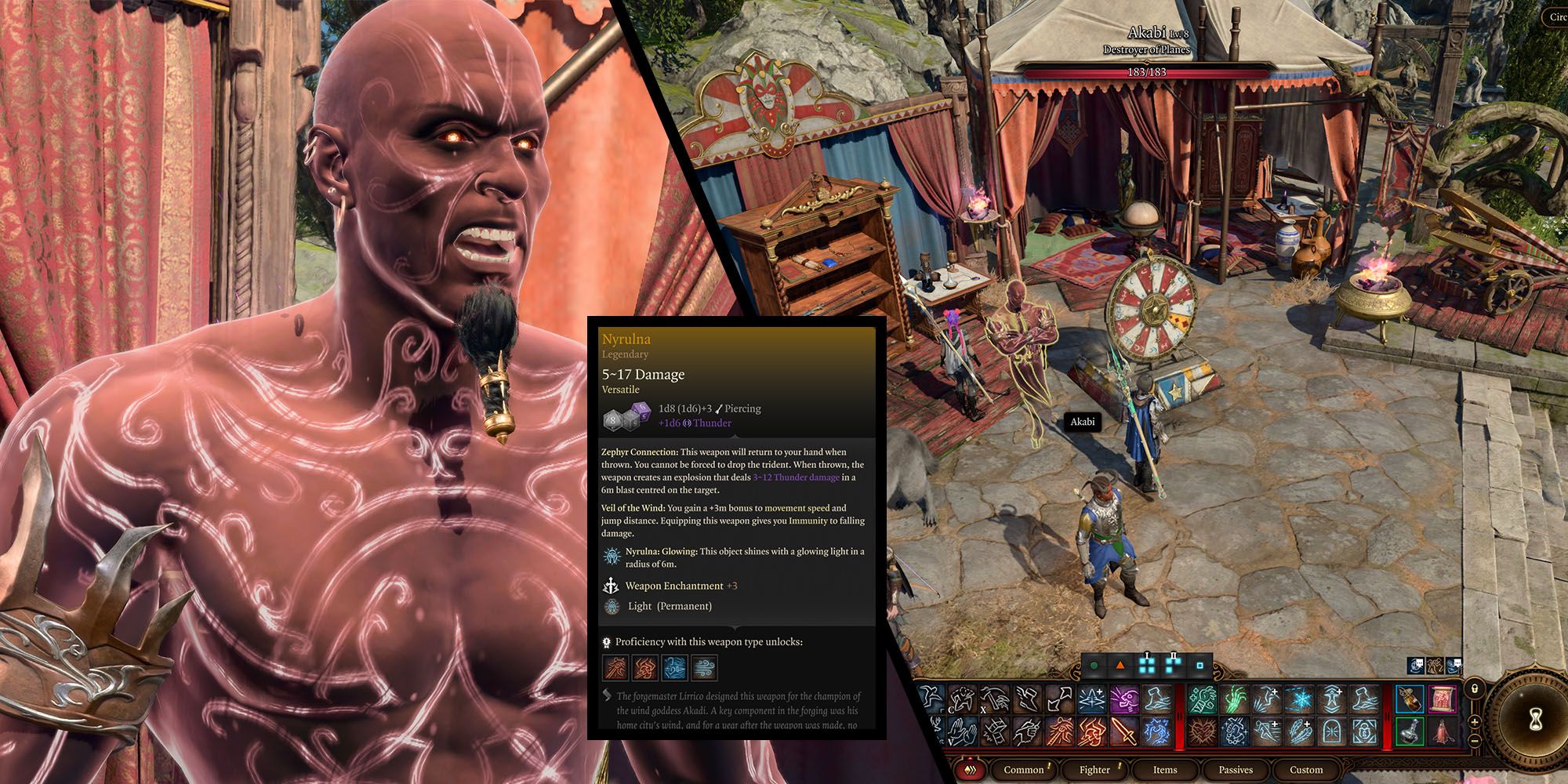Click the red gold-arrow button beside Common
The image size is (1568, 784).
[971, 769]
